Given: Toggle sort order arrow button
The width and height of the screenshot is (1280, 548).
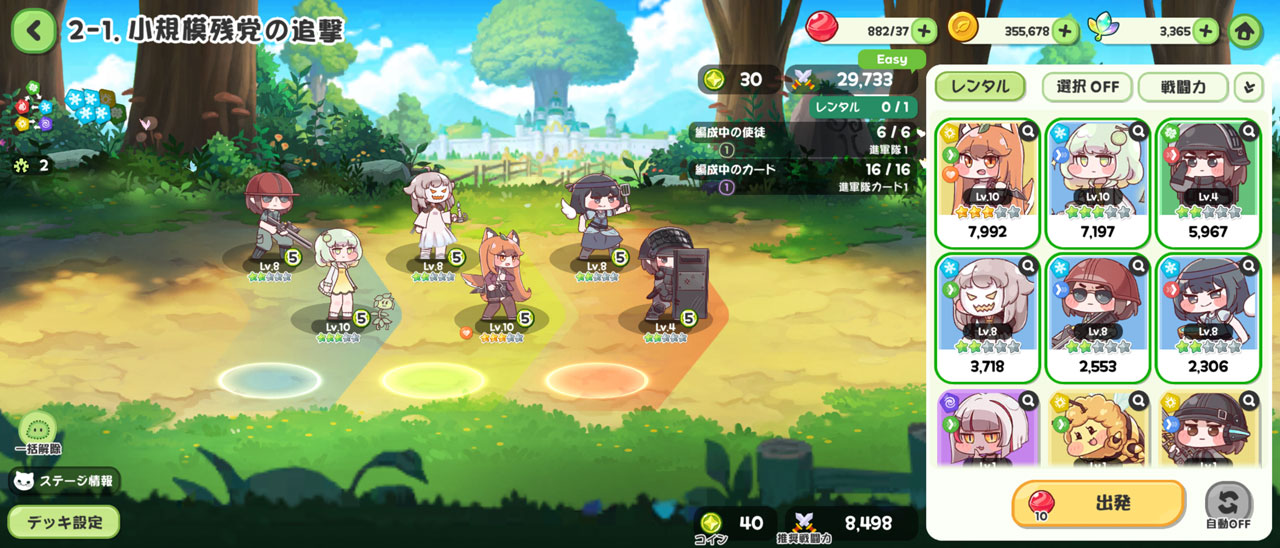Looking at the screenshot, I should point(1247,87).
